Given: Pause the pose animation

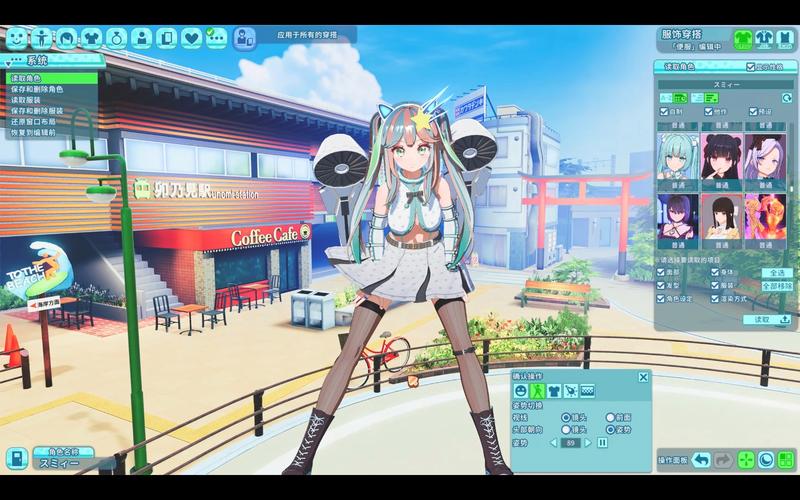Looking at the screenshot, I should (x=602, y=442).
